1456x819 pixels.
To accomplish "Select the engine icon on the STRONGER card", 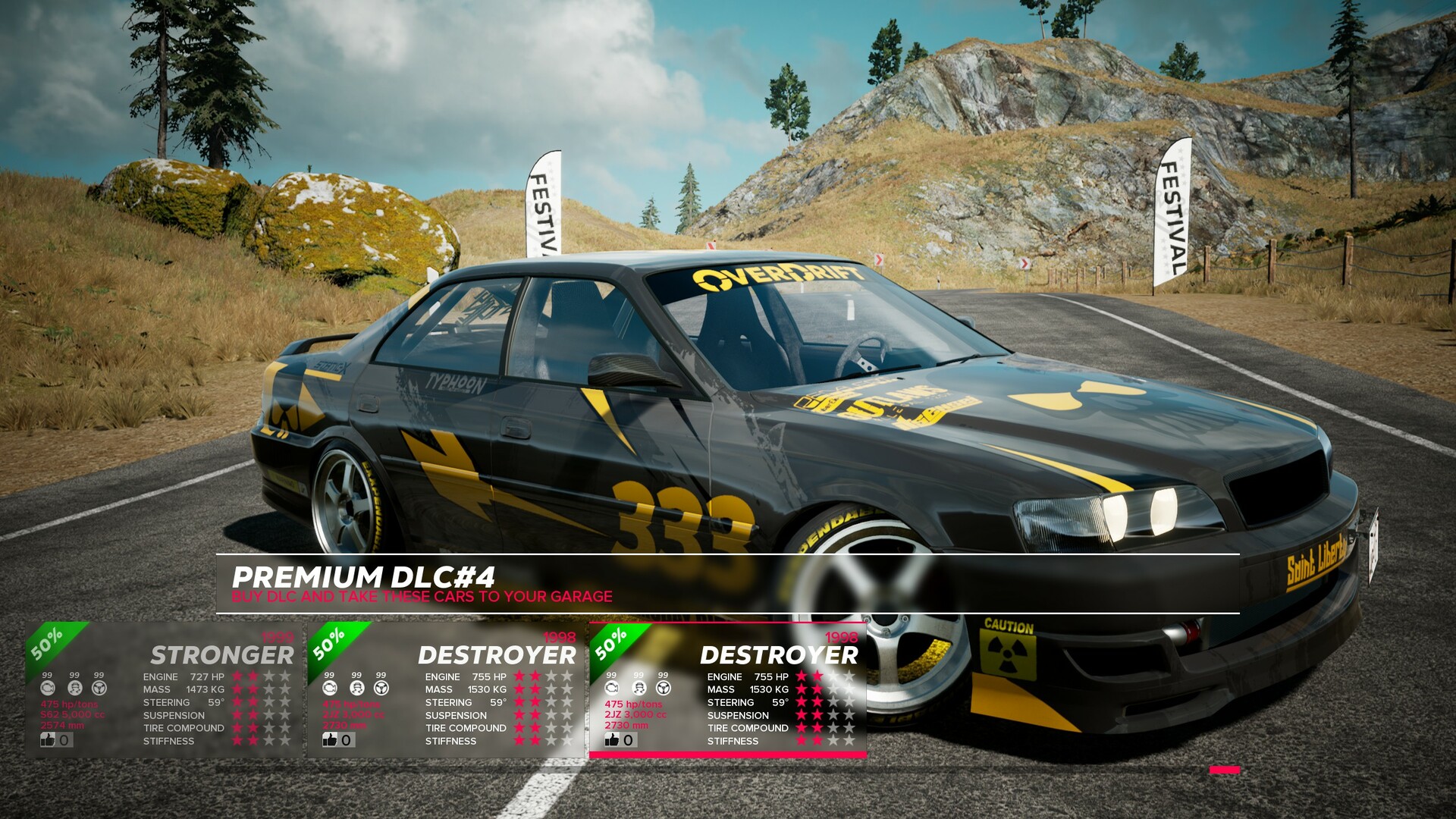I will click(x=48, y=689).
